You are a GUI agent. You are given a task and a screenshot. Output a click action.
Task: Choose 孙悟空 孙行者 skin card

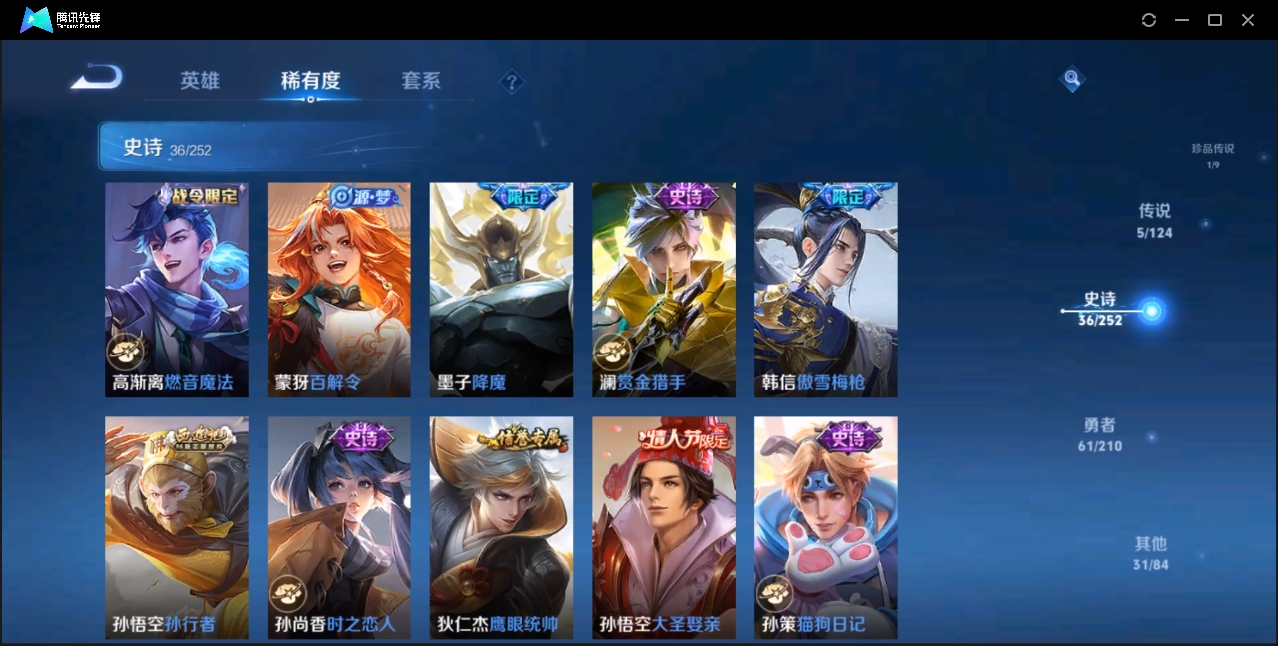tap(177, 527)
